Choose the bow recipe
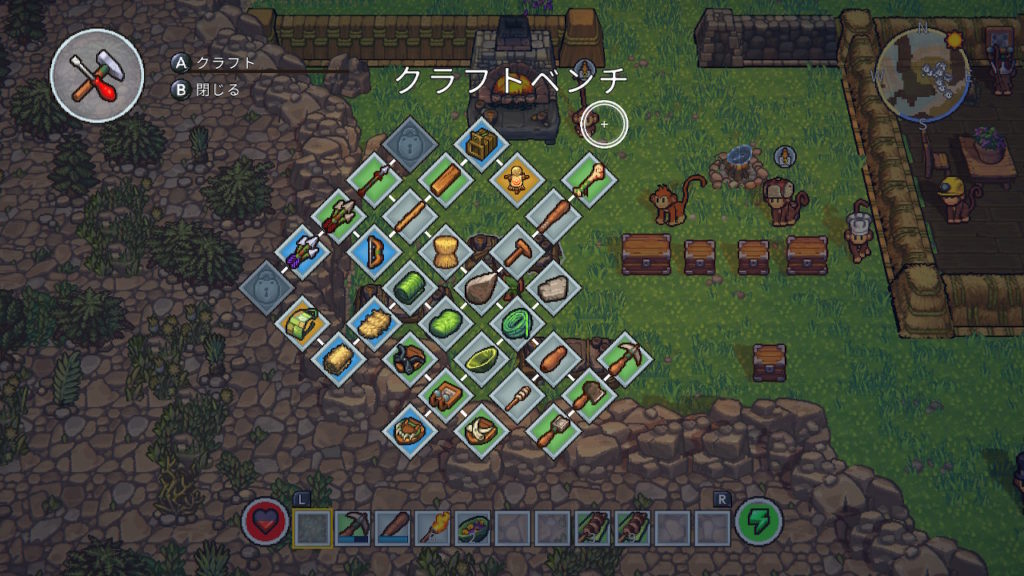1024x576 pixels. click(x=376, y=251)
